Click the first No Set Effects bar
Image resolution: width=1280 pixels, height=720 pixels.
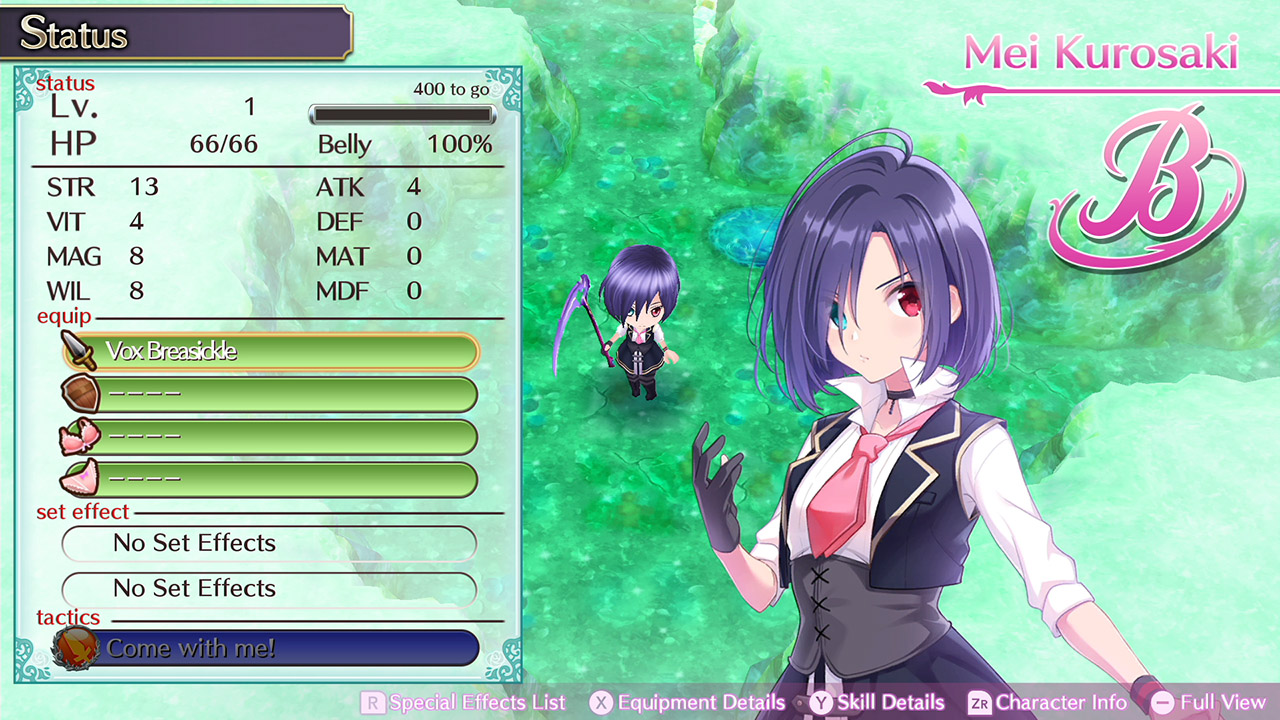coord(268,543)
